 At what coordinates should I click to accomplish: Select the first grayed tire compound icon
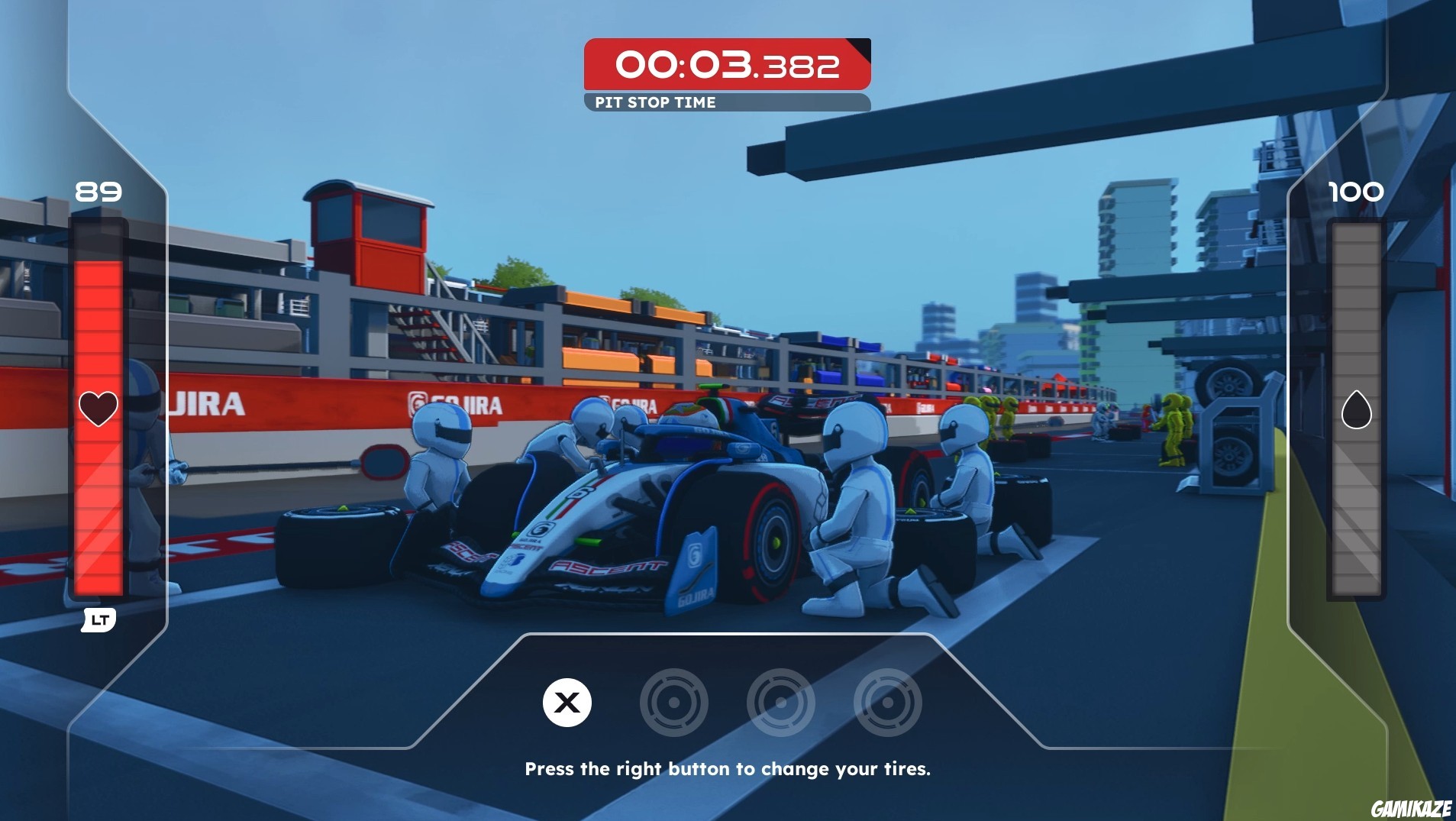click(675, 703)
